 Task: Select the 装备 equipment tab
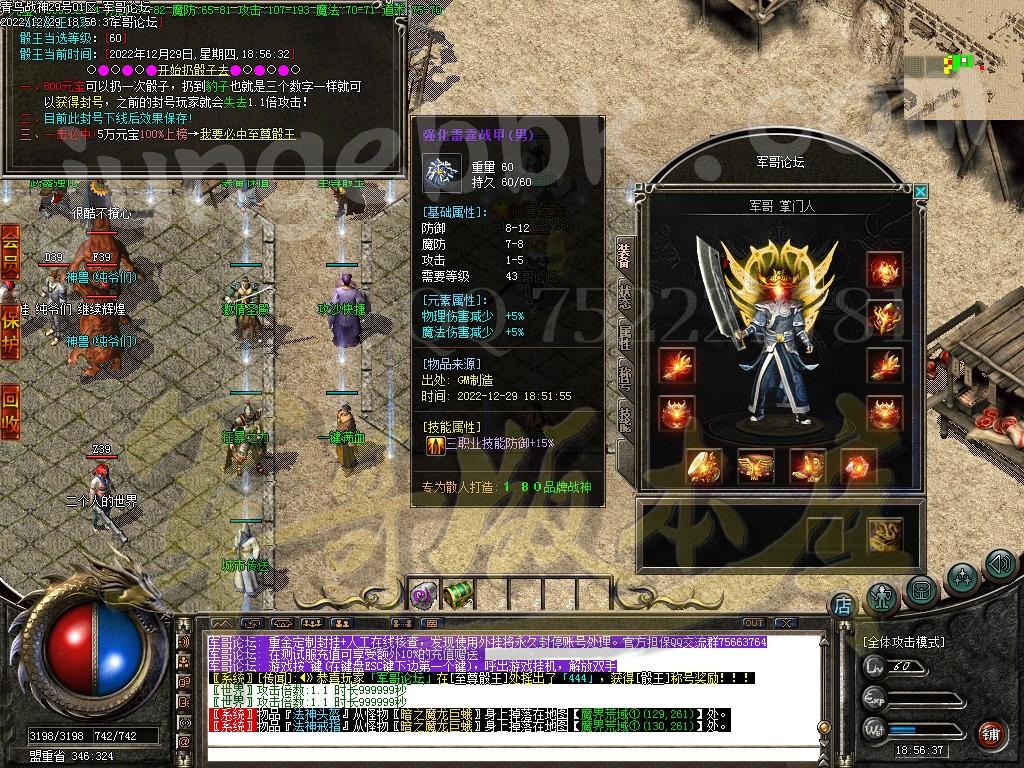625,254
